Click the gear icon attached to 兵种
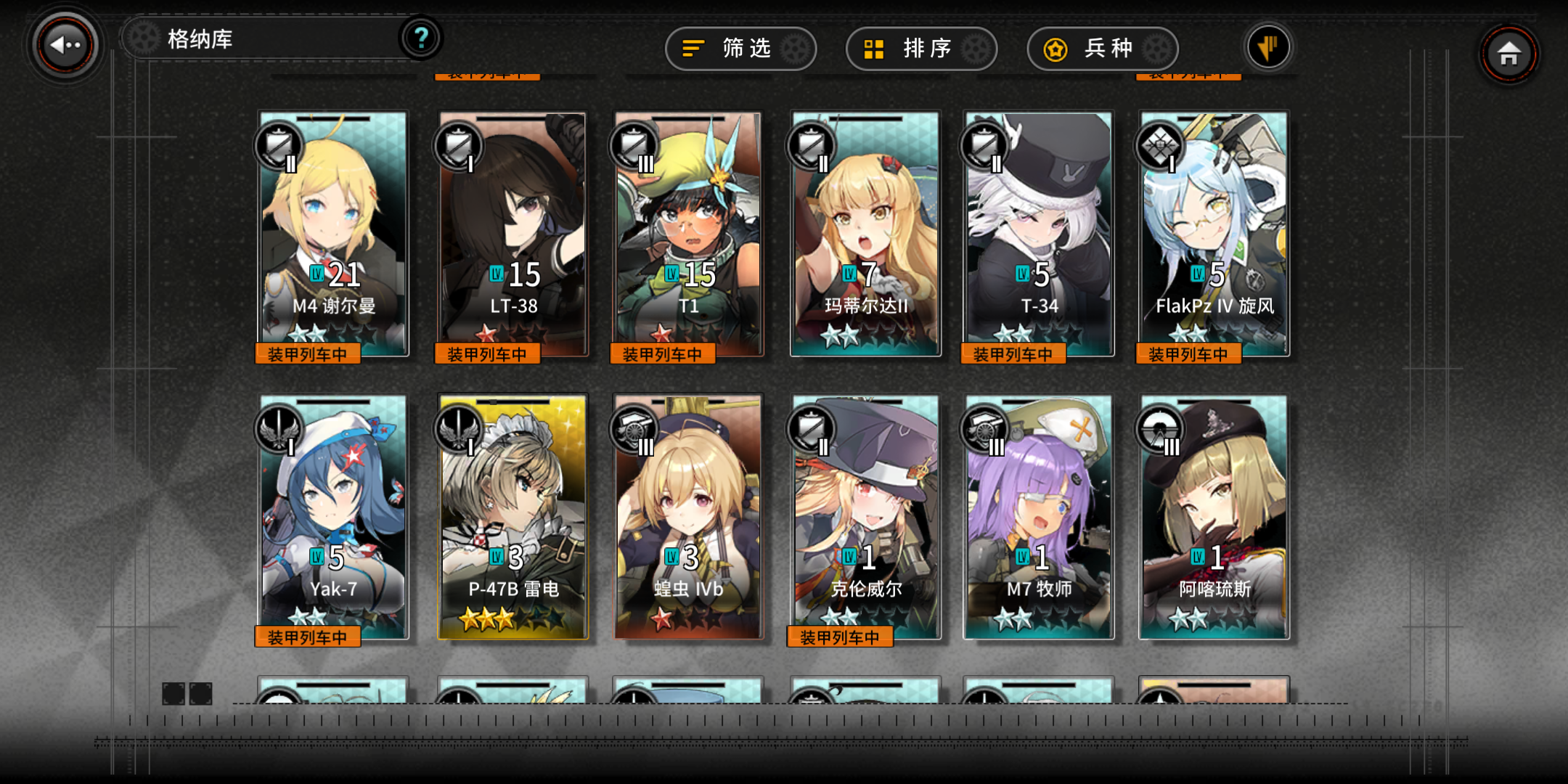Image resolution: width=1568 pixels, height=784 pixels. (1158, 49)
